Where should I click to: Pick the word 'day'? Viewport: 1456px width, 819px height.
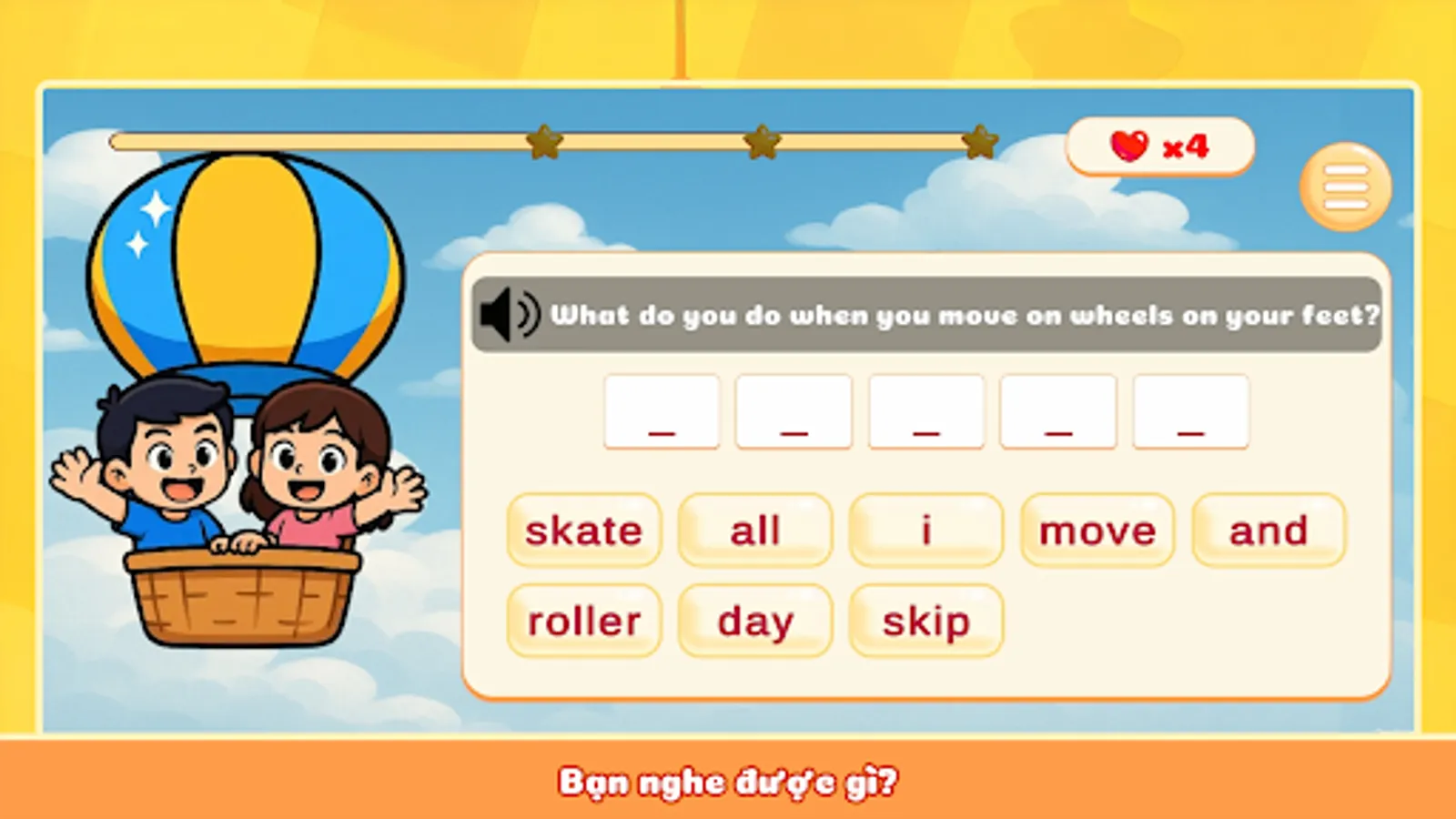point(755,621)
